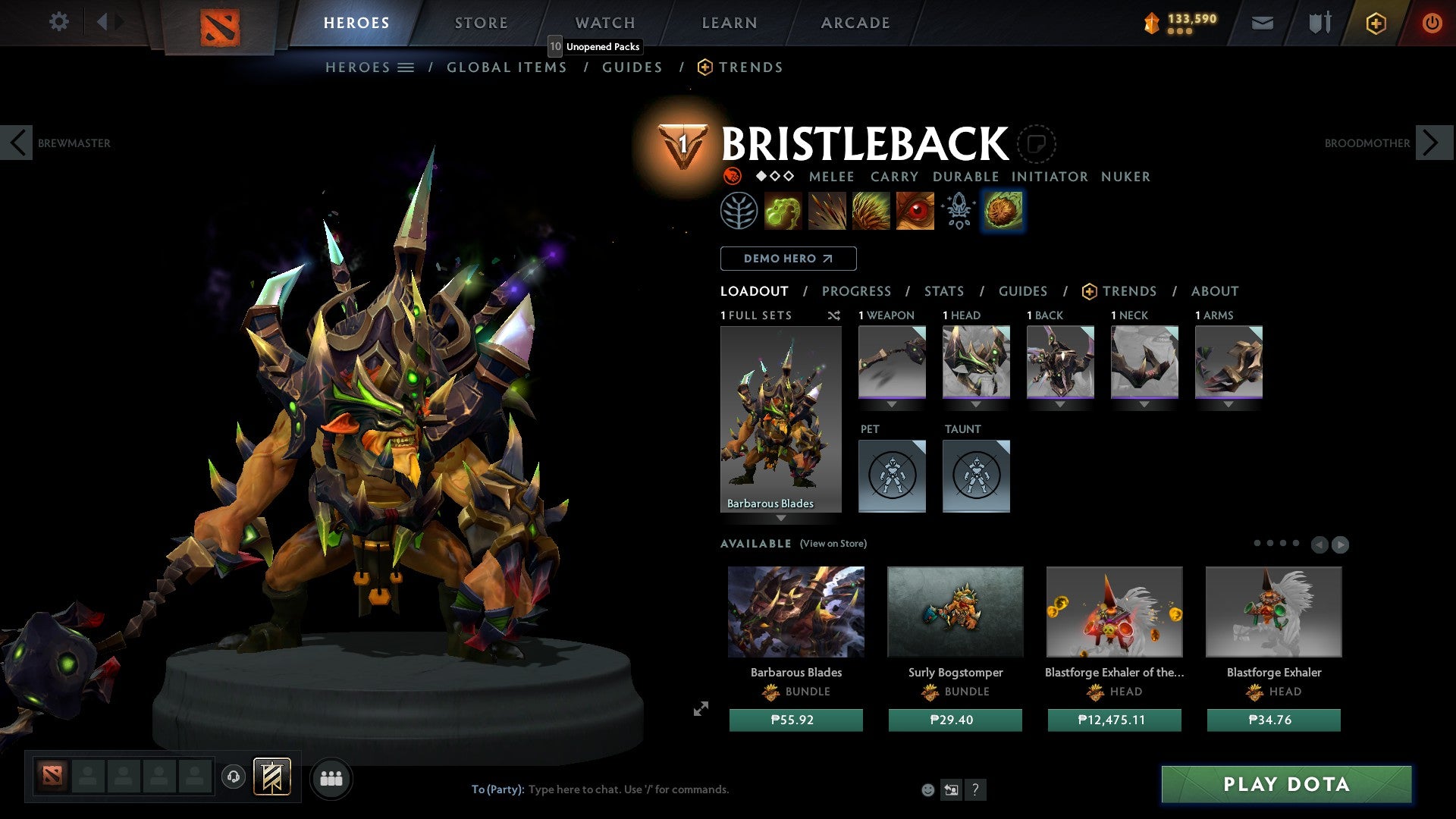Screen dimensions: 1456x819
Task: Click the DEMO HERO button
Action: pos(788,258)
